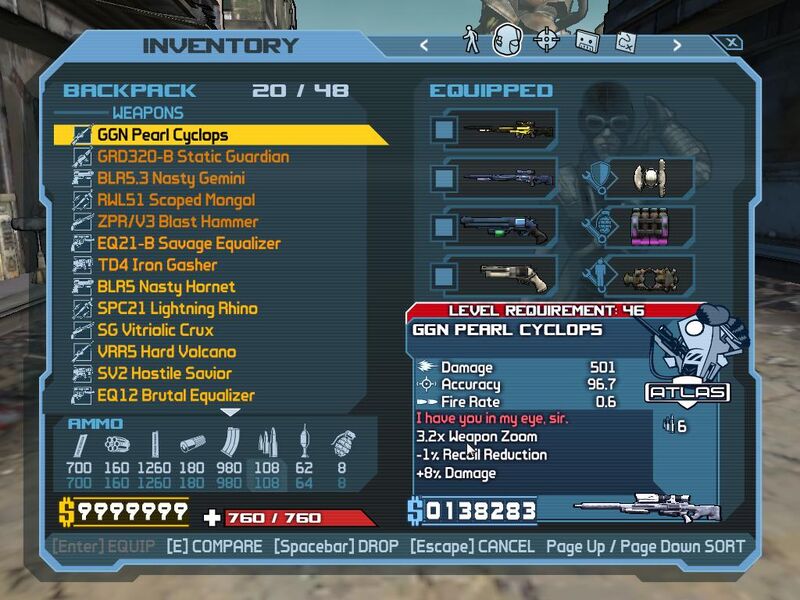Go to the next tab with right arrow
This screenshot has width=800, height=600.
pos(677,44)
